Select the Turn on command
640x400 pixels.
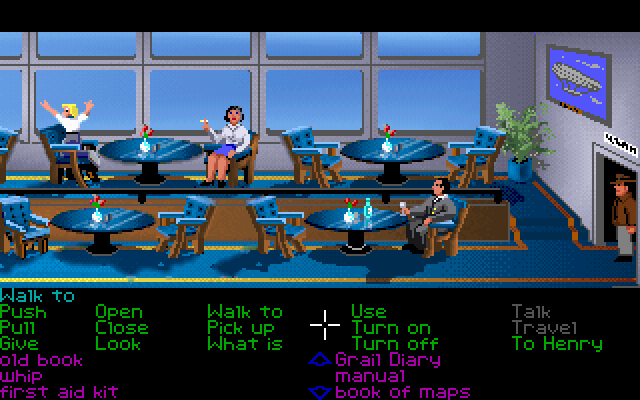[x=391, y=328]
